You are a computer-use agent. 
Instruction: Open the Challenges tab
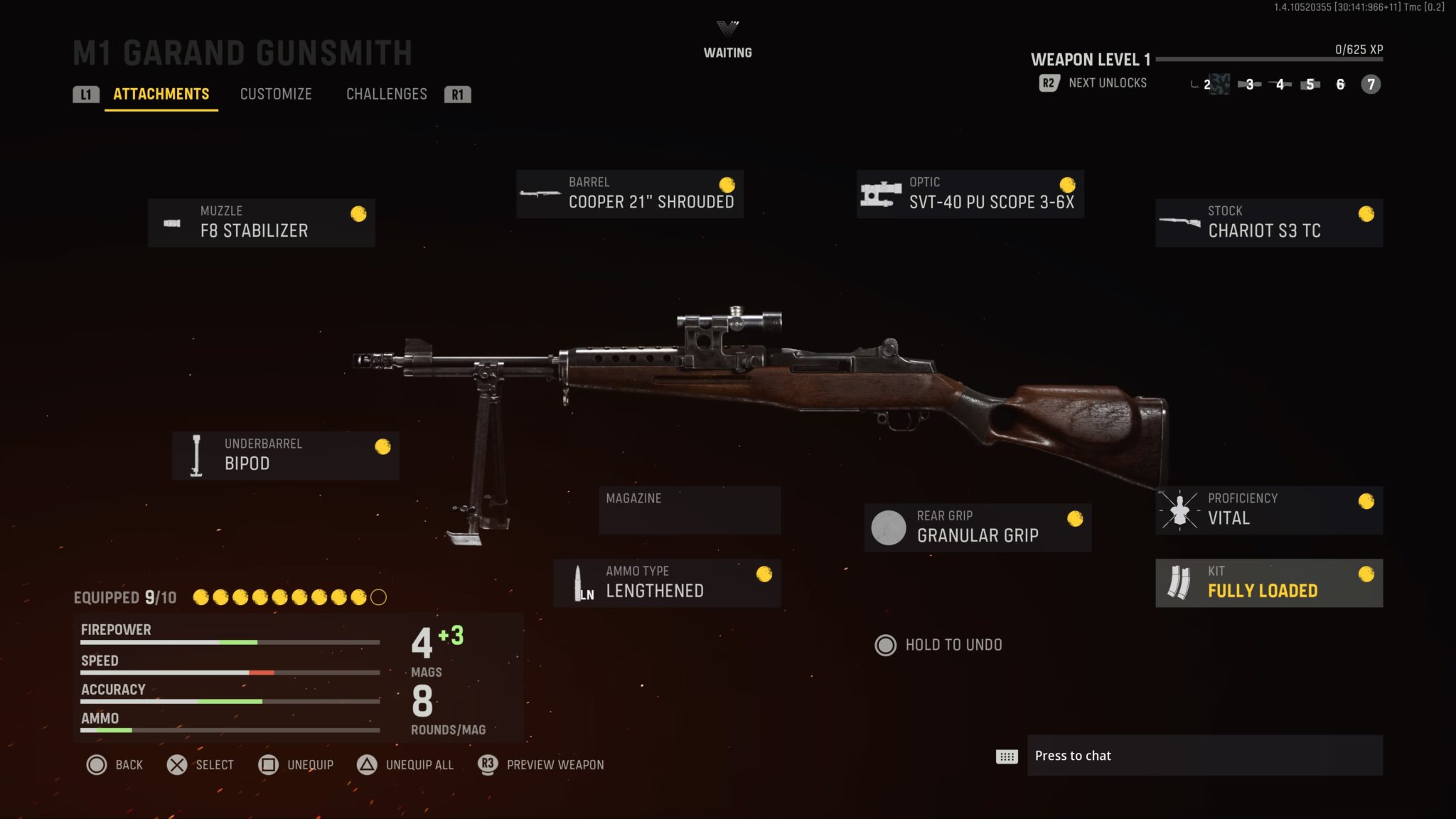[387, 94]
